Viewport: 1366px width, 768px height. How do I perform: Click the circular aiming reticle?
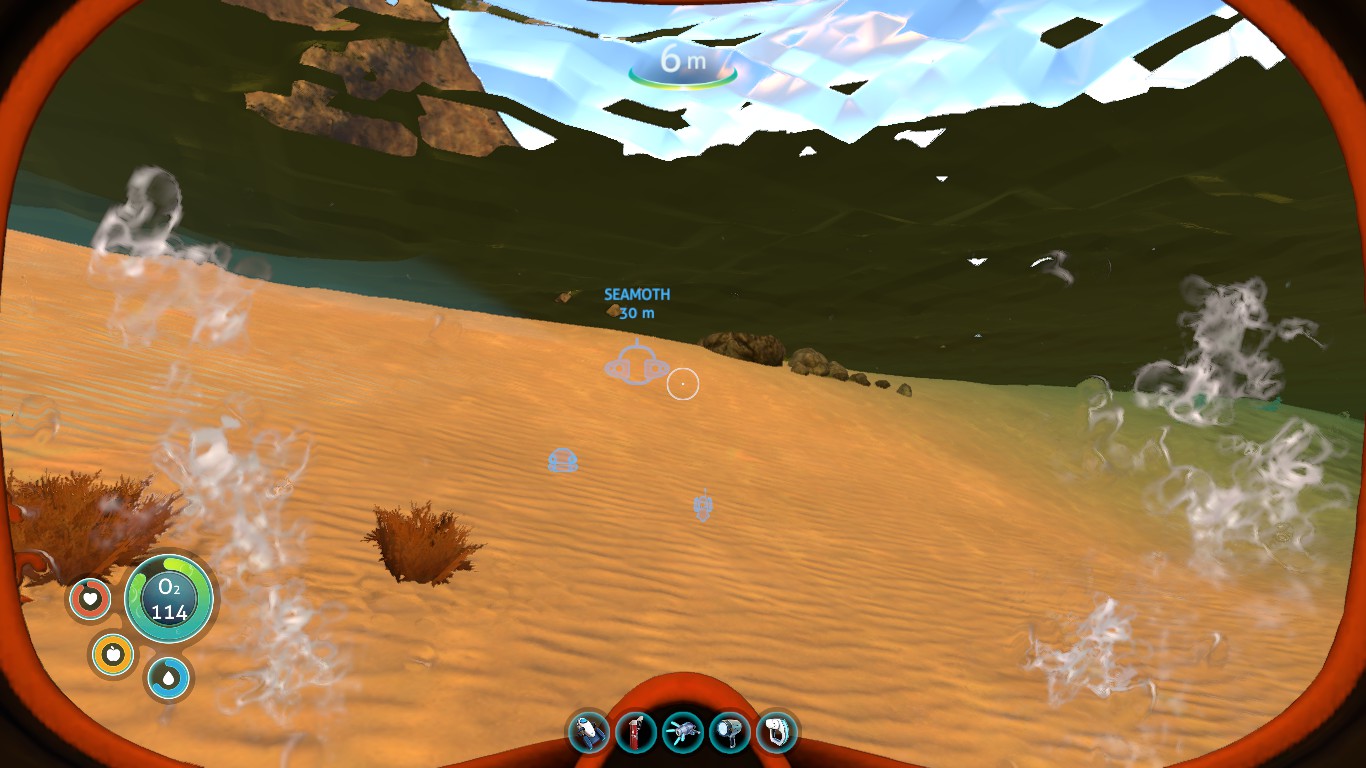683,383
